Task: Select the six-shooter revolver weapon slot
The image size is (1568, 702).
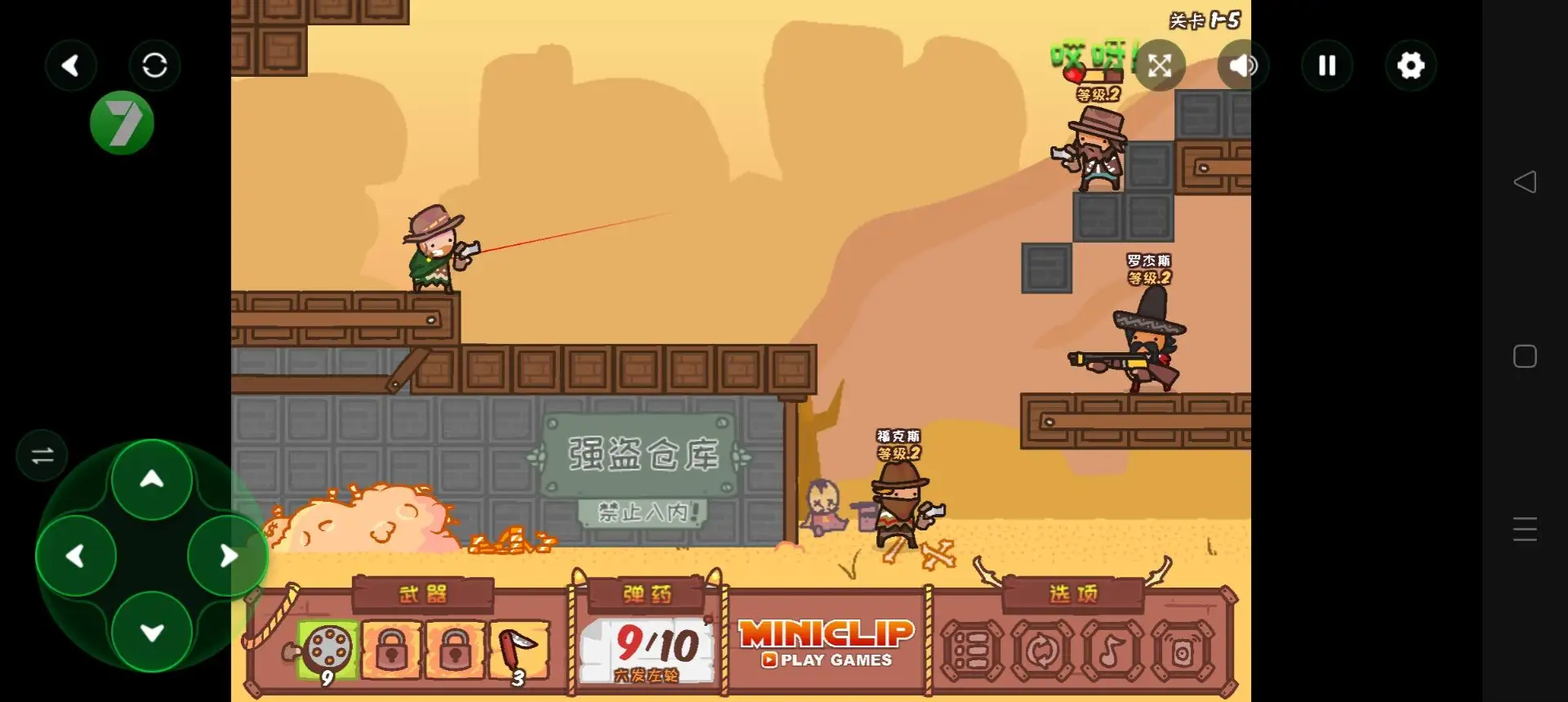Action: click(x=327, y=651)
